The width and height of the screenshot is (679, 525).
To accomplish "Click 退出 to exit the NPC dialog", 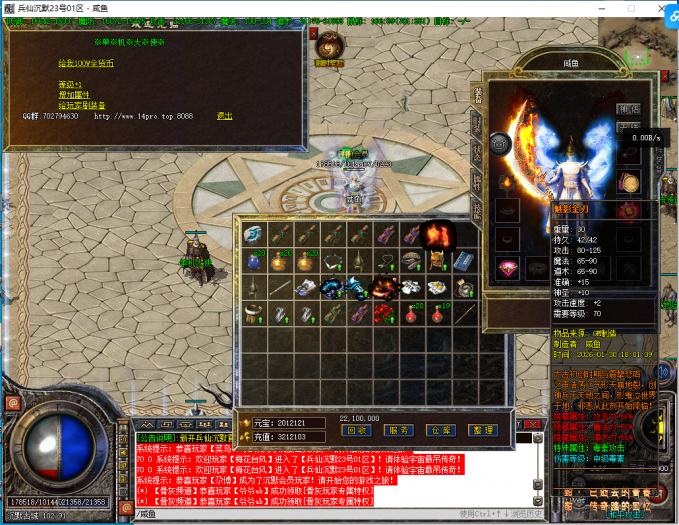I will pyautogui.click(x=224, y=115).
